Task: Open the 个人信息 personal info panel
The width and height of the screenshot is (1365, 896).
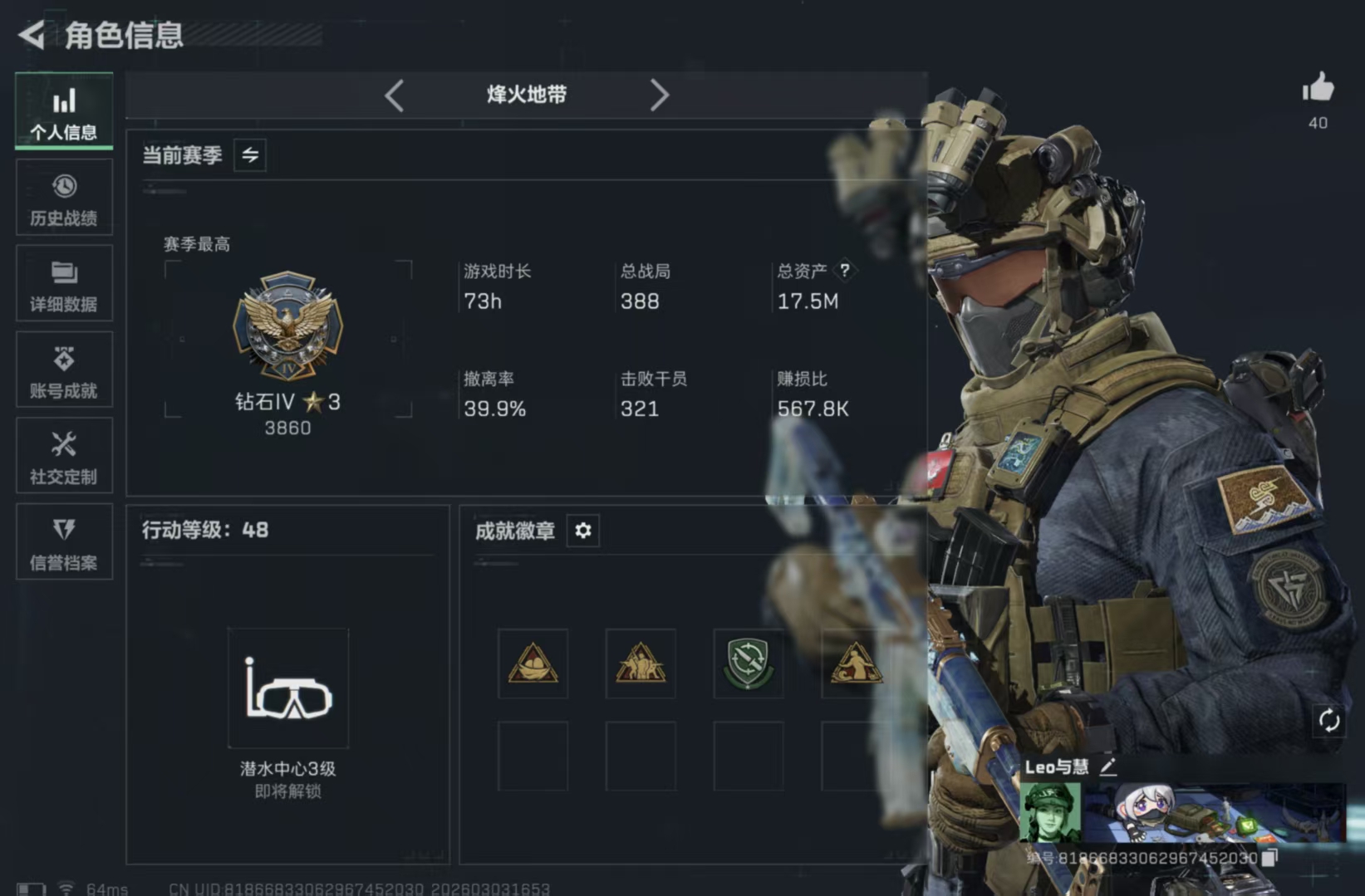Action: pos(64,111)
